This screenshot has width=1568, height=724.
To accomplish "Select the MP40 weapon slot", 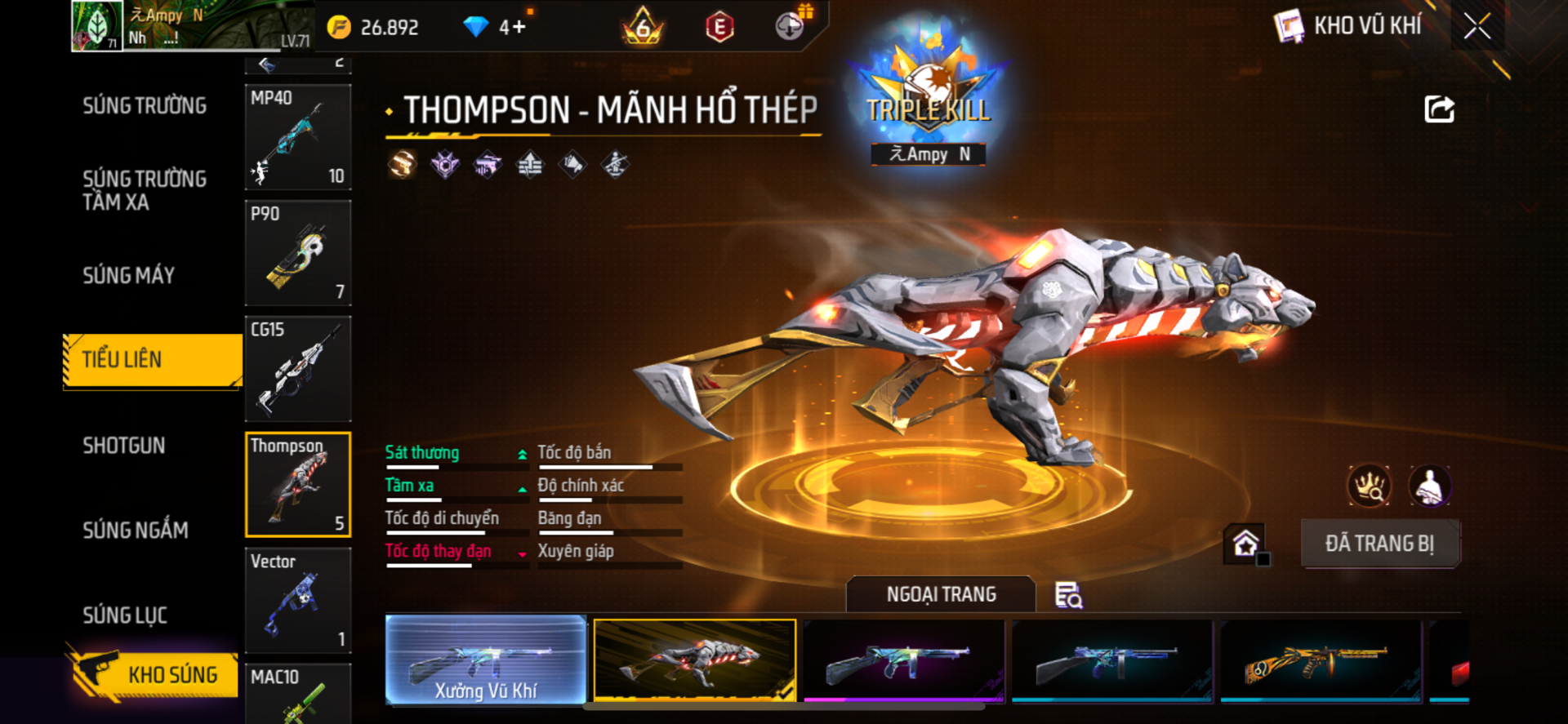I will 298,137.
